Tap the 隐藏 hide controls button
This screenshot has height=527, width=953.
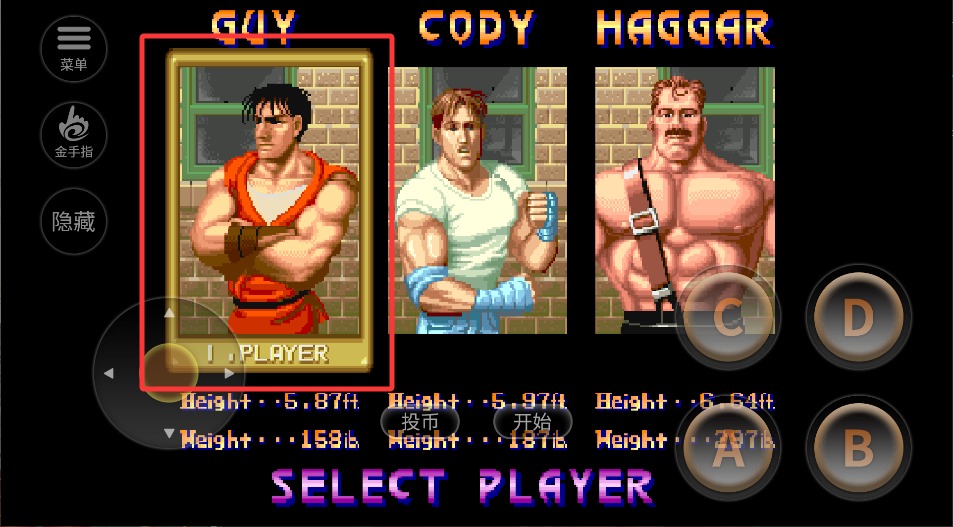click(74, 221)
